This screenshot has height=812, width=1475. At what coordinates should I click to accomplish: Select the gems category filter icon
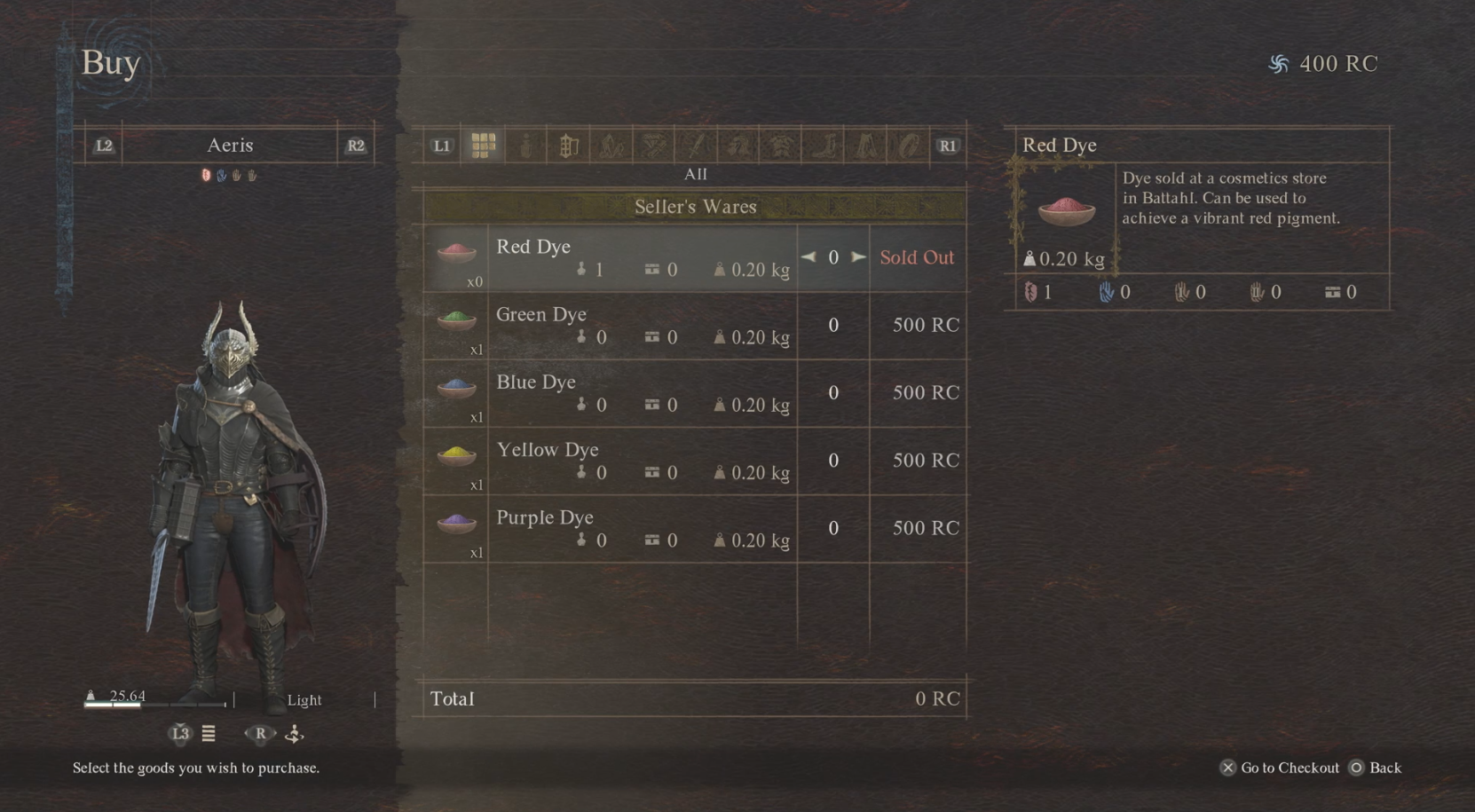(653, 145)
